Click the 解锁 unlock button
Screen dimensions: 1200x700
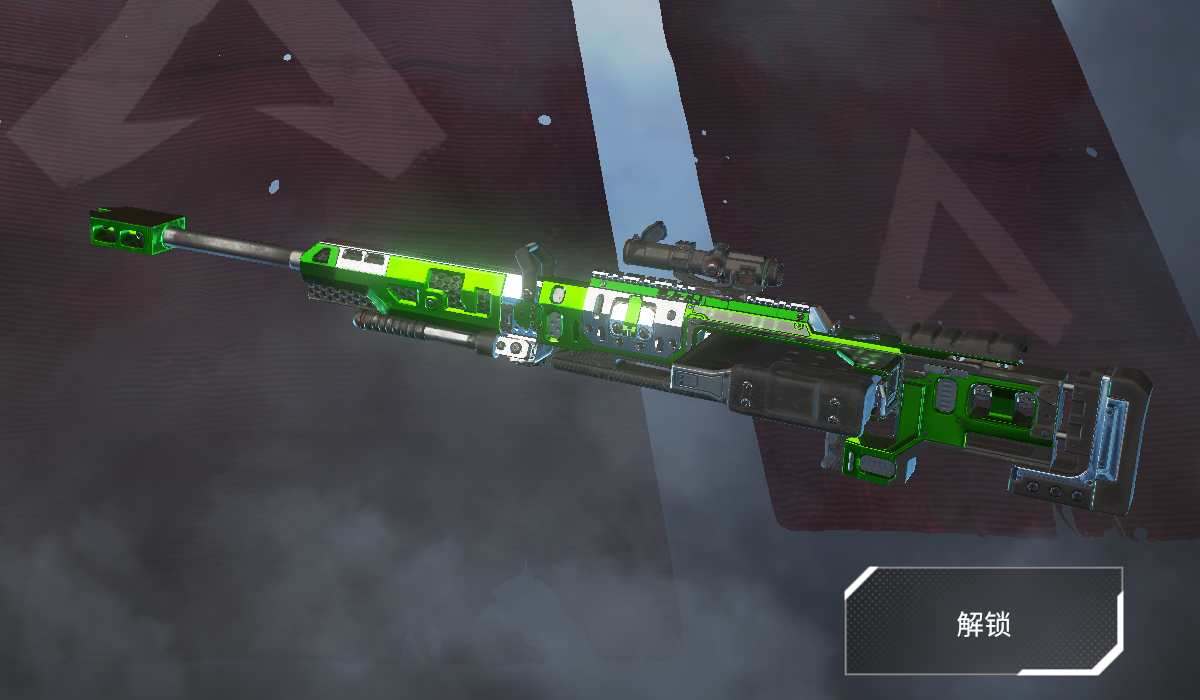(x=983, y=622)
